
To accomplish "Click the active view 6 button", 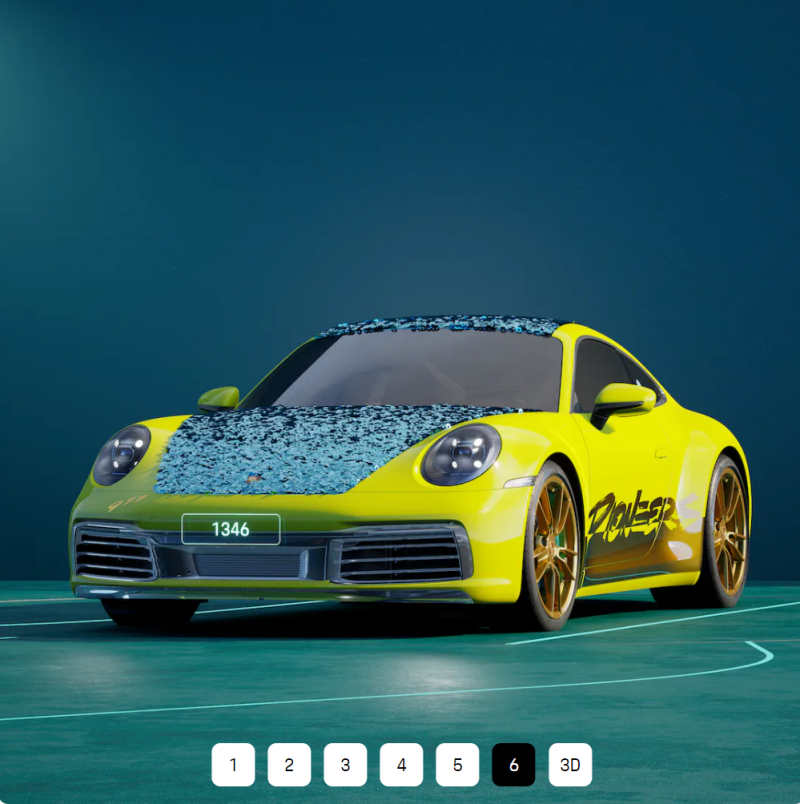I will tap(513, 765).
